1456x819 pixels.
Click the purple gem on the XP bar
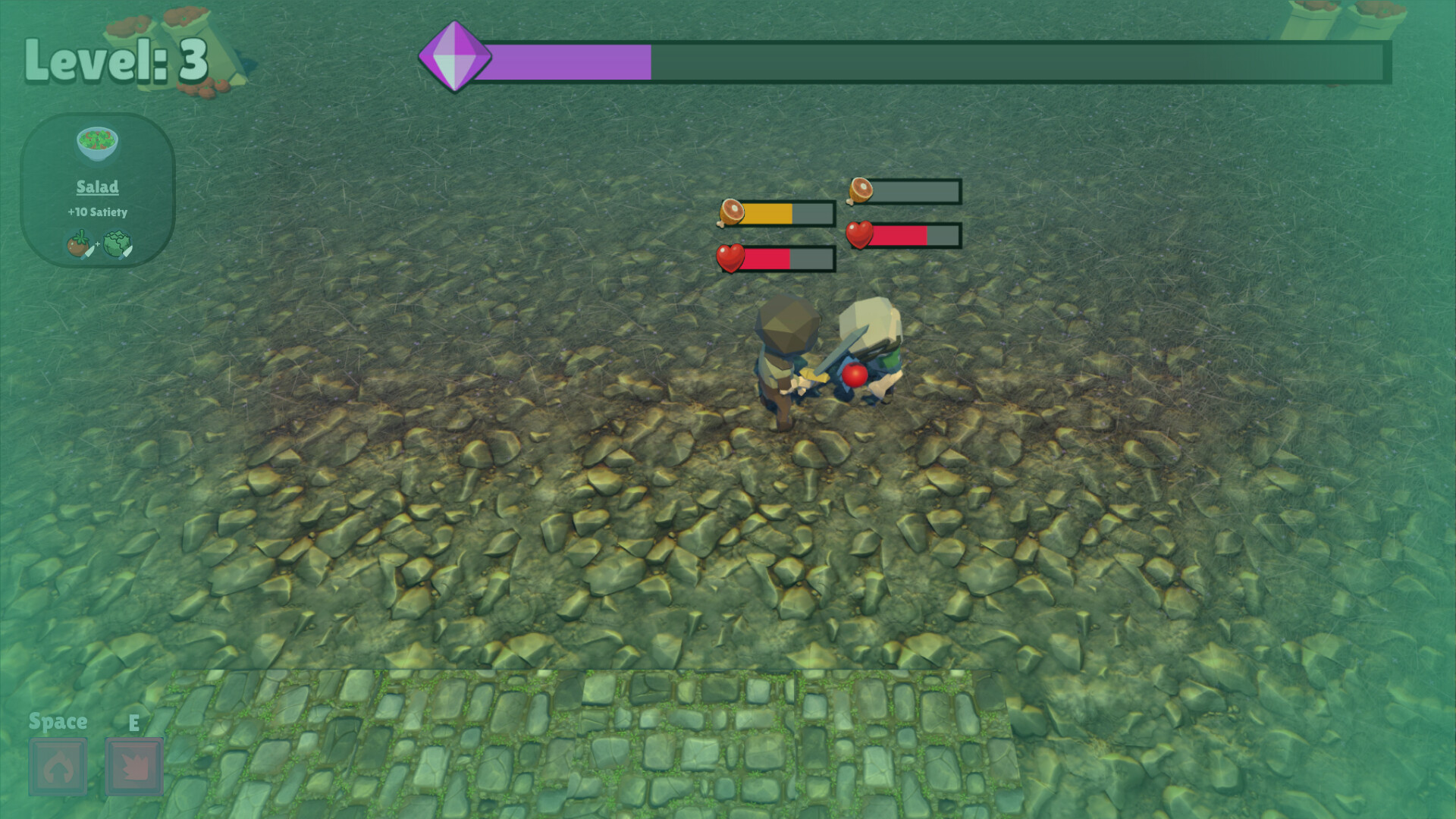455,55
